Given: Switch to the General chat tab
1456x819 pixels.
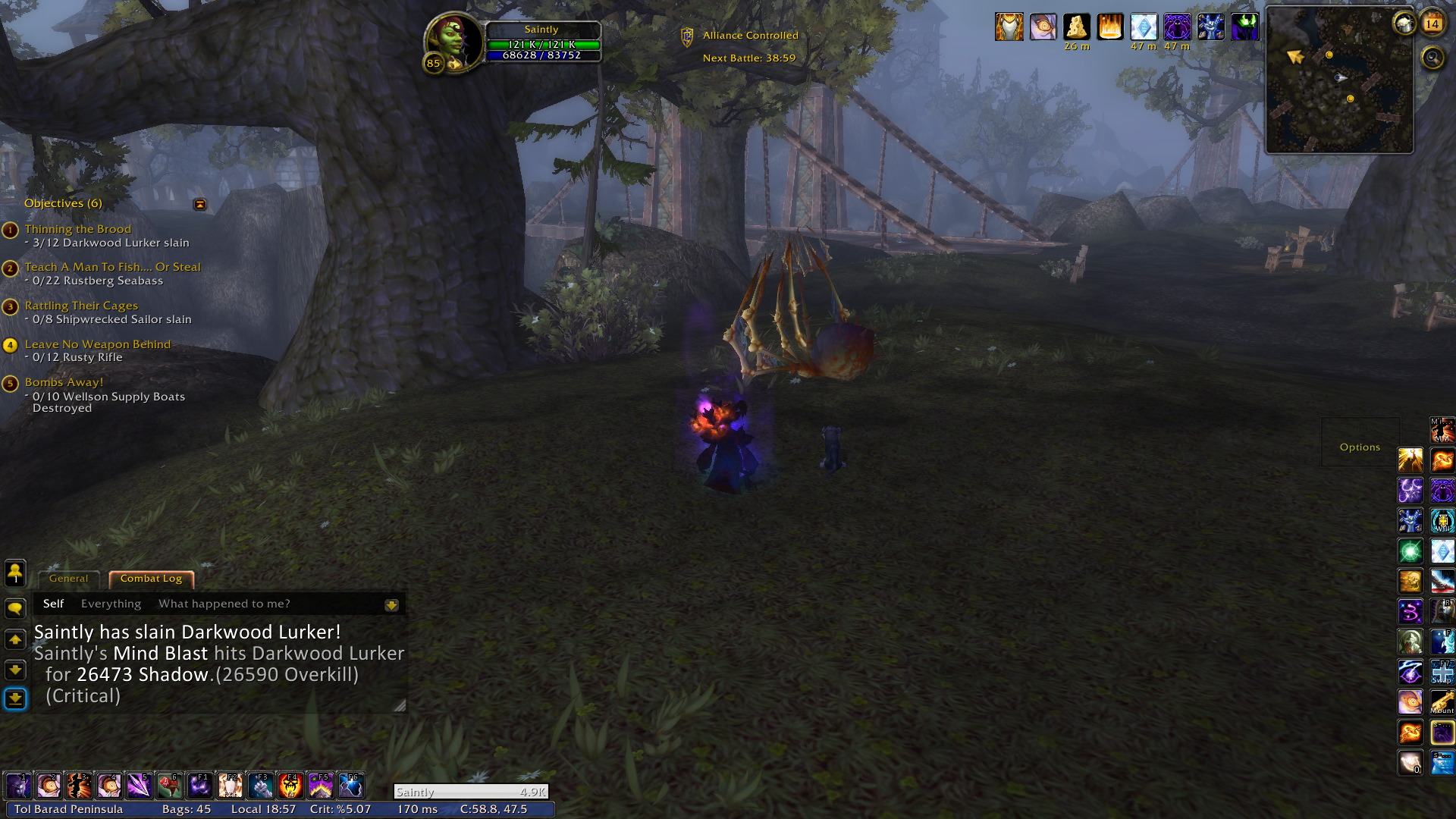Looking at the screenshot, I should click(x=68, y=579).
